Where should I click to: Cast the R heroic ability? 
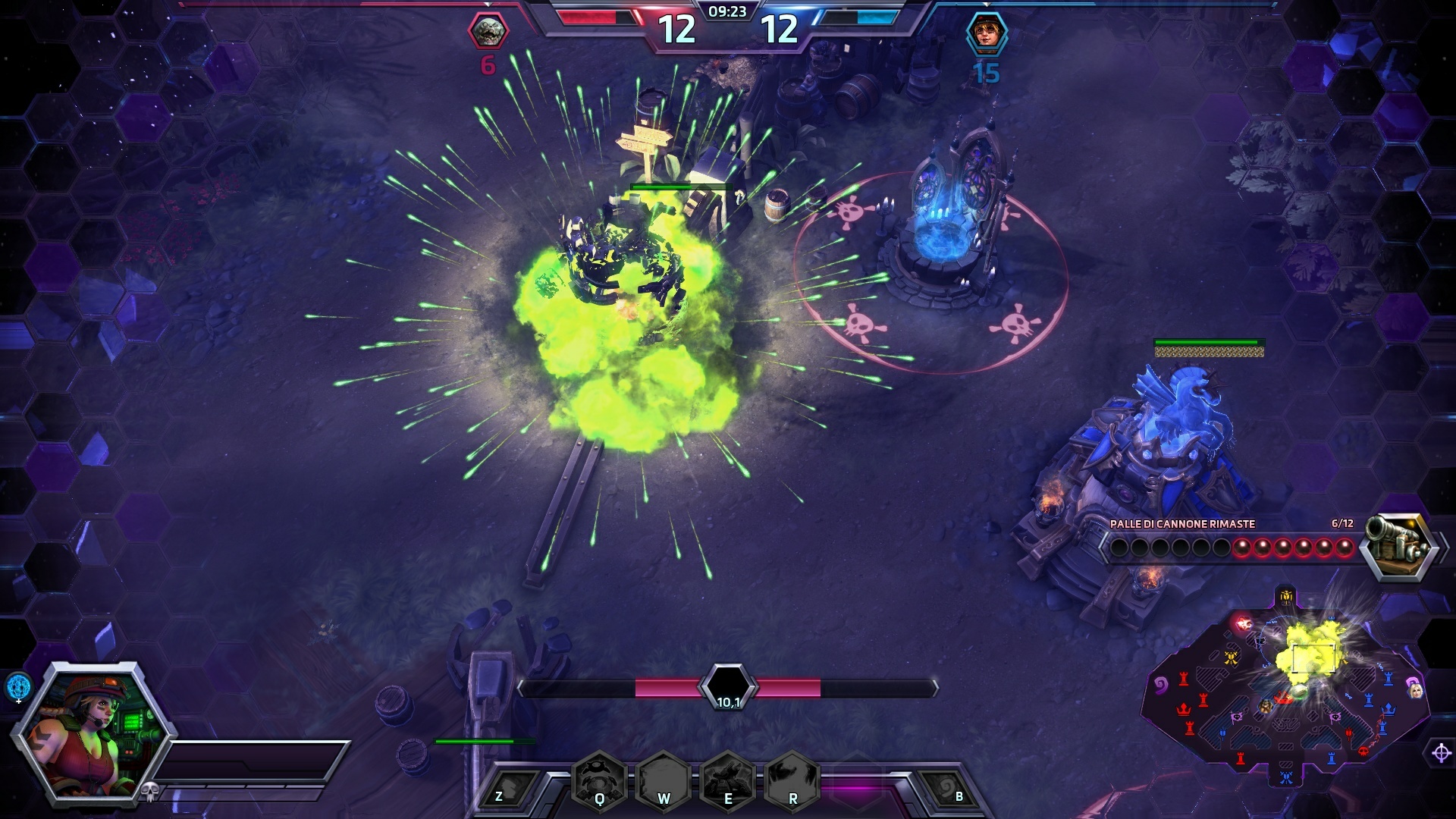792,780
